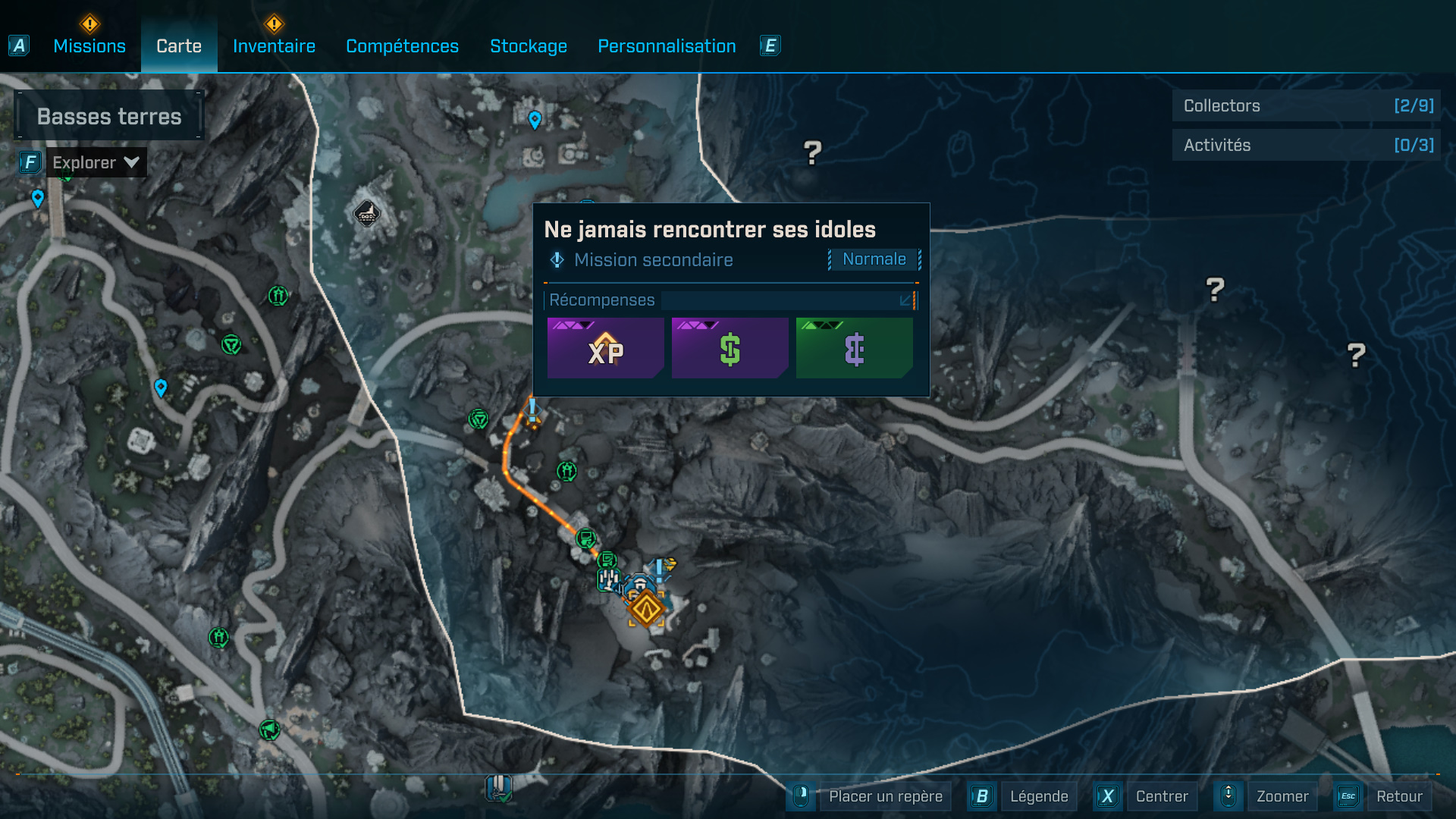Click the Zoomer map control
Screen dimensions: 1456x819
pyautogui.click(x=1282, y=796)
